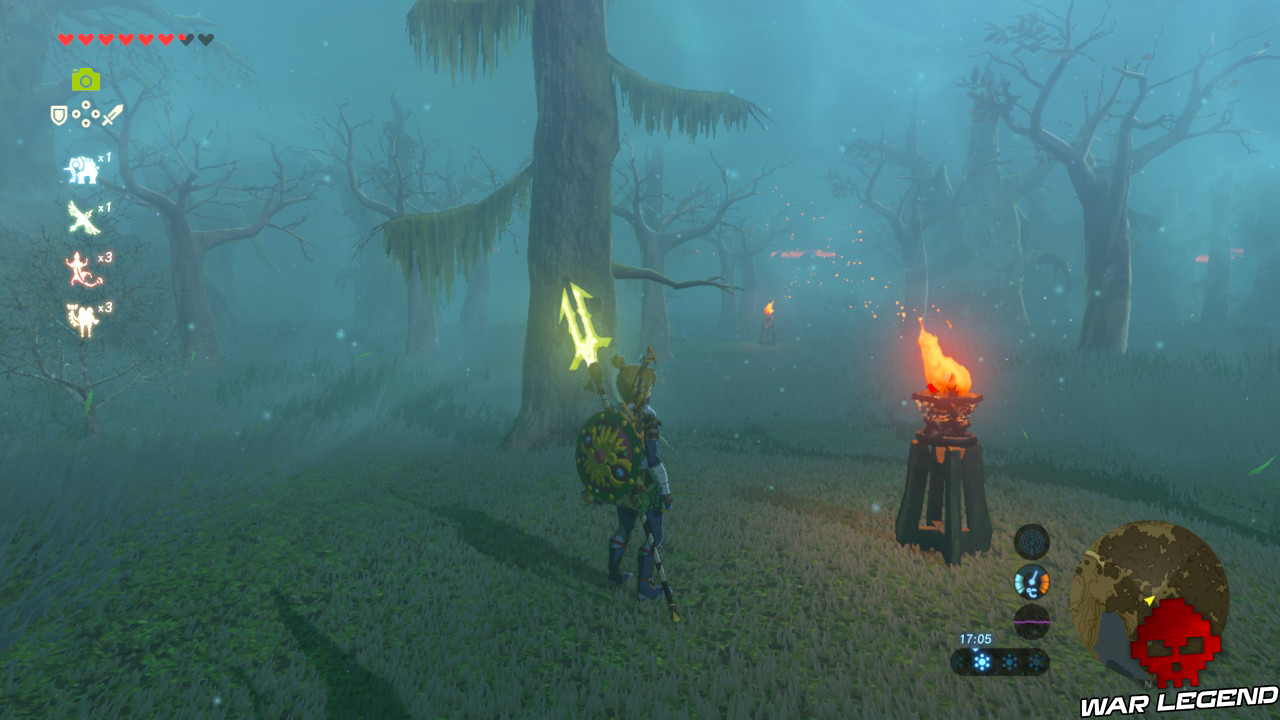Toggle the temperature gauge display
The width and height of the screenshot is (1280, 720).
(1031, 581)
